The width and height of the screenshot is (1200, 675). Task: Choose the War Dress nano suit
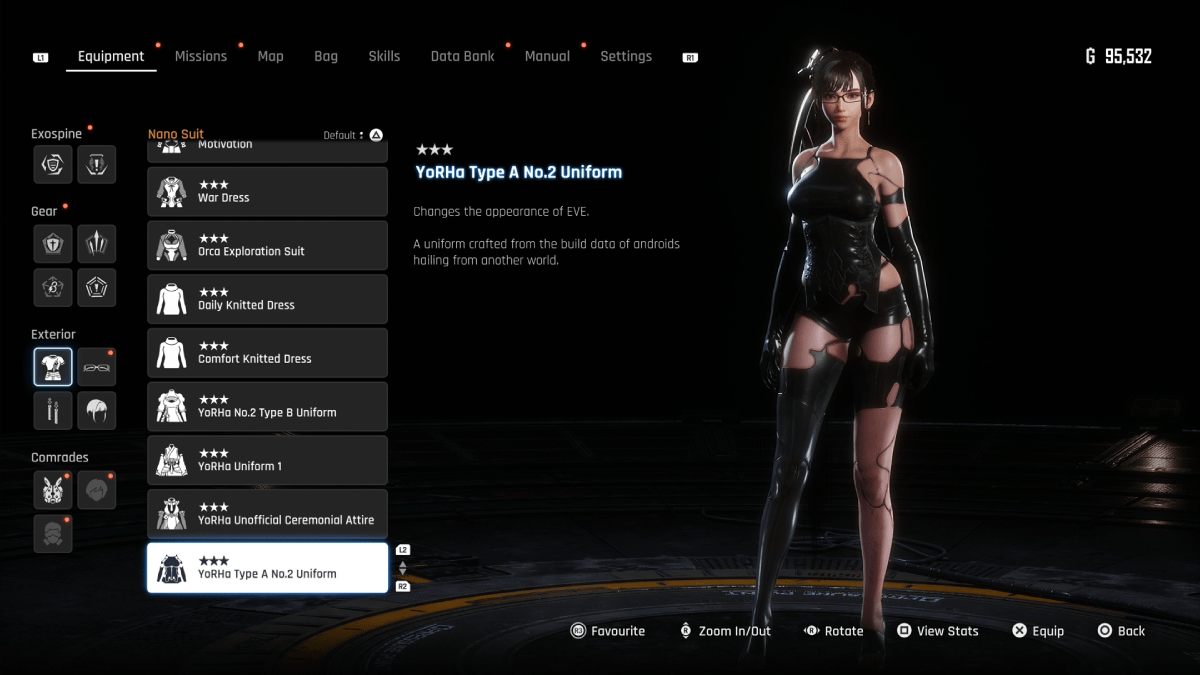pos(267,192)
